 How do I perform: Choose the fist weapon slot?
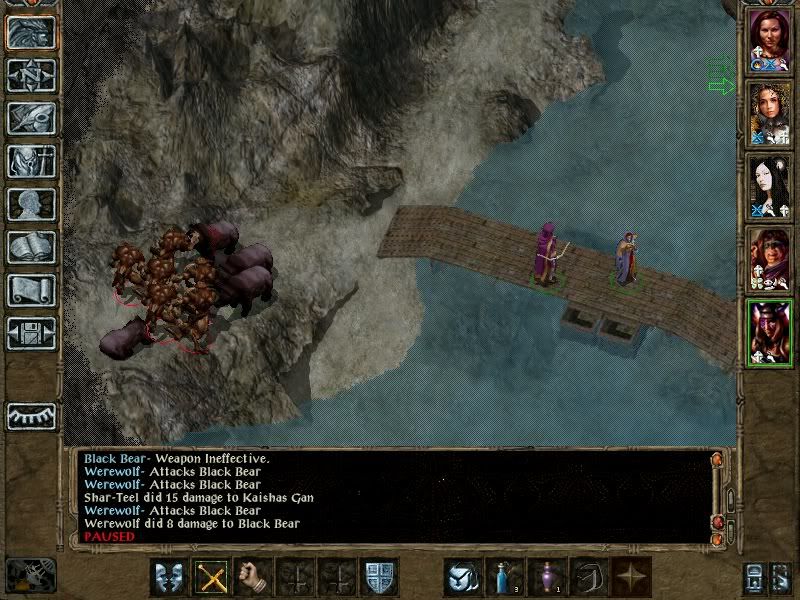point(253,578)
